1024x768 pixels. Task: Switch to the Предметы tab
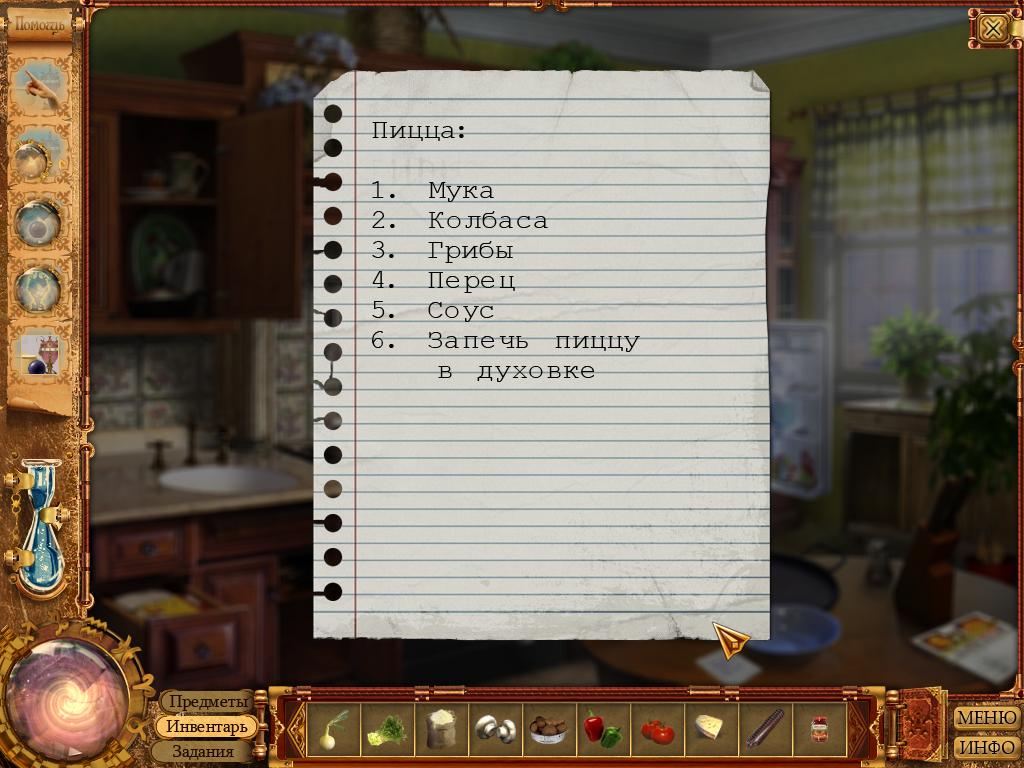coord(208,703)
